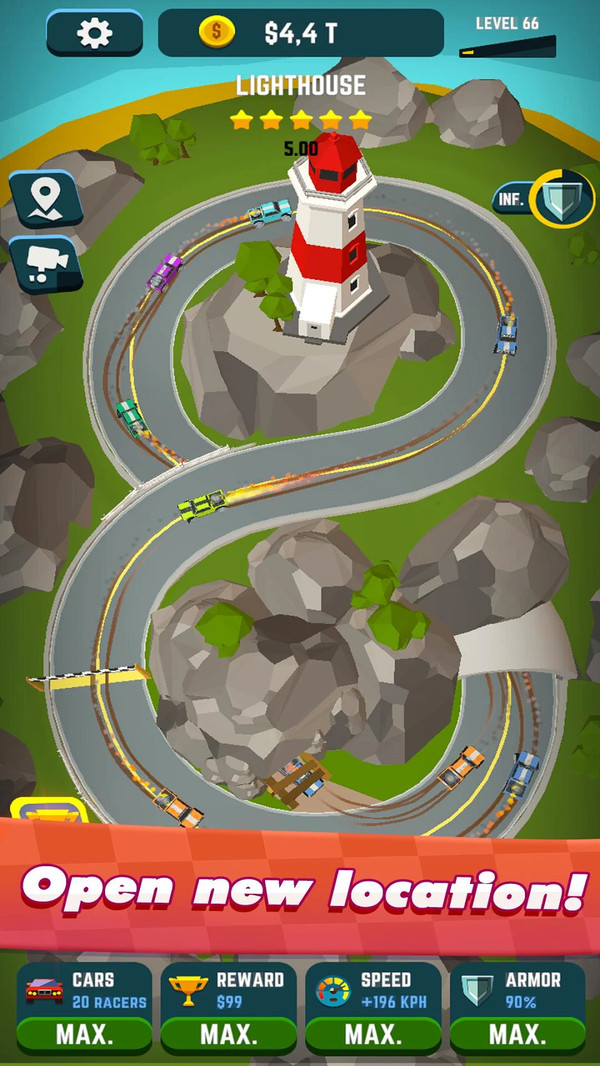Upgrade Speed with the MAX. button
600x1066 pixels.
click(x=373, y=1033)
